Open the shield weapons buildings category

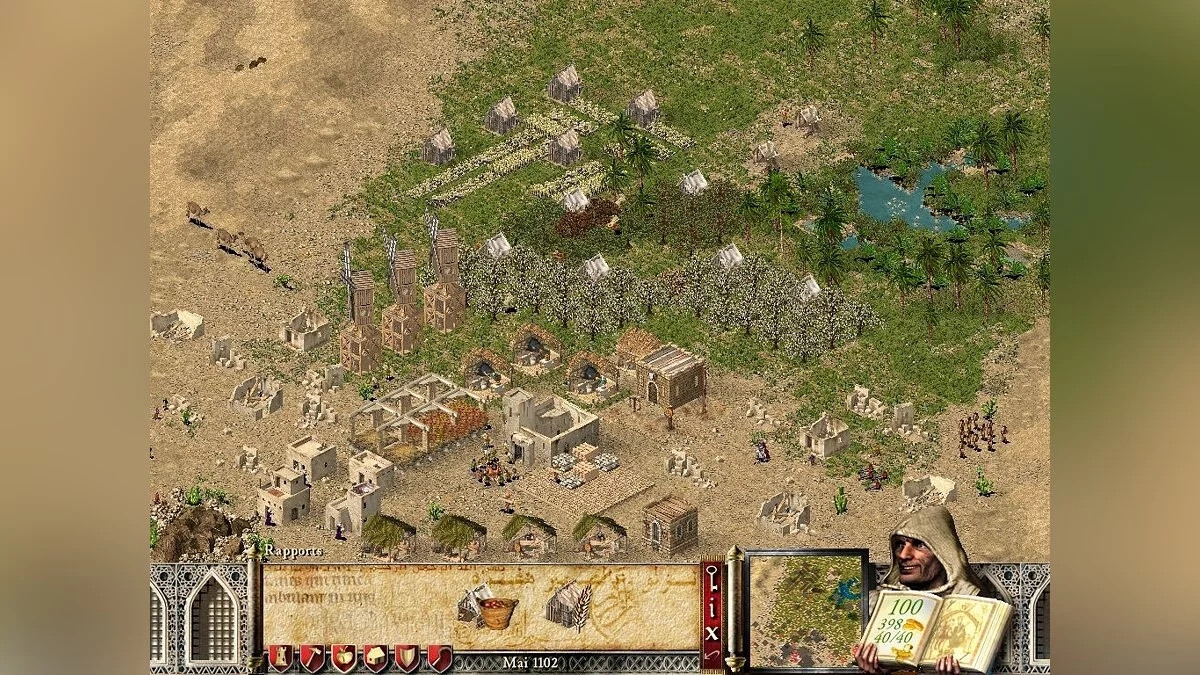coord(407,658)
